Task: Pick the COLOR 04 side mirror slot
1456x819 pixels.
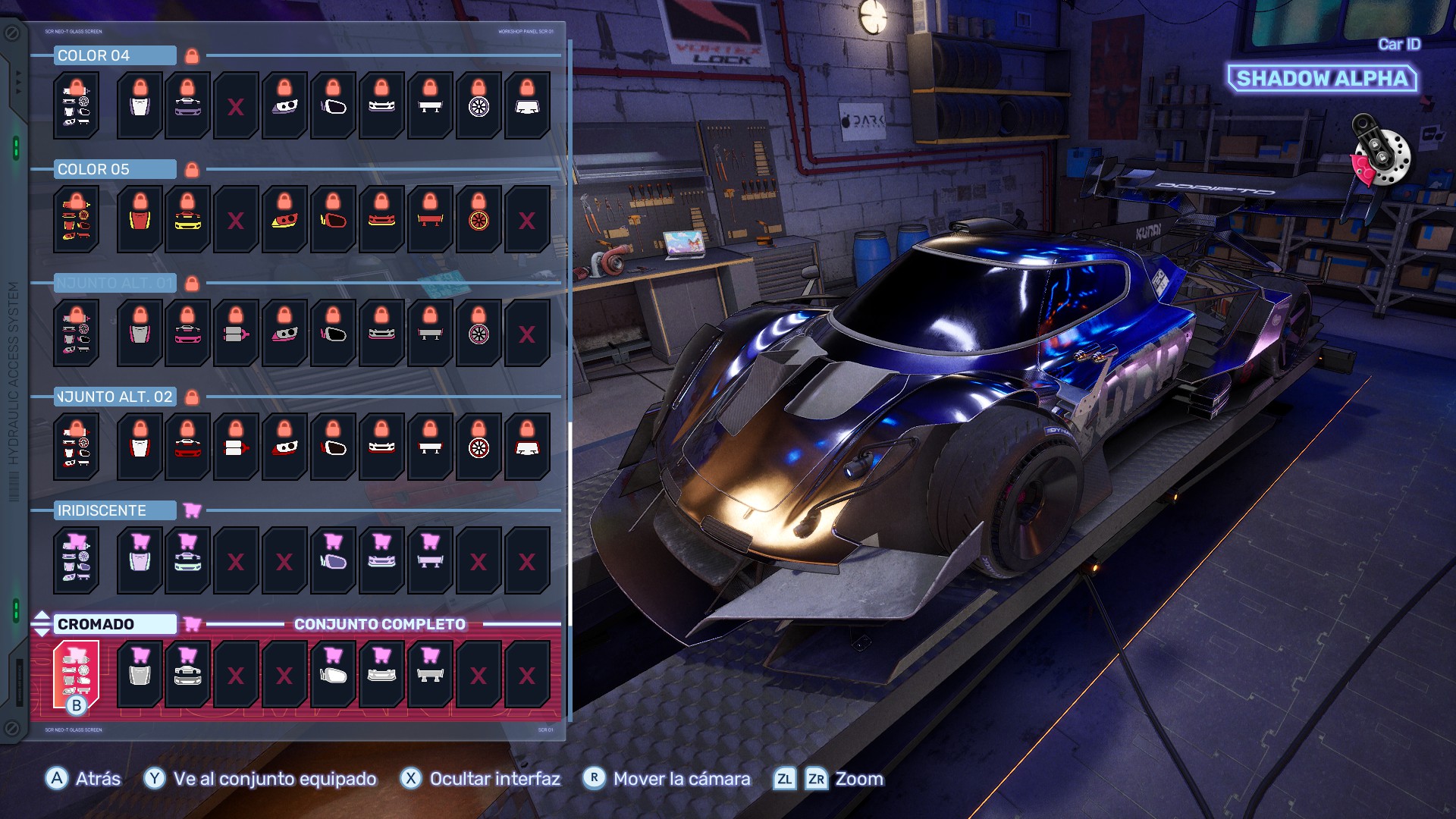Action: point(333,105)
